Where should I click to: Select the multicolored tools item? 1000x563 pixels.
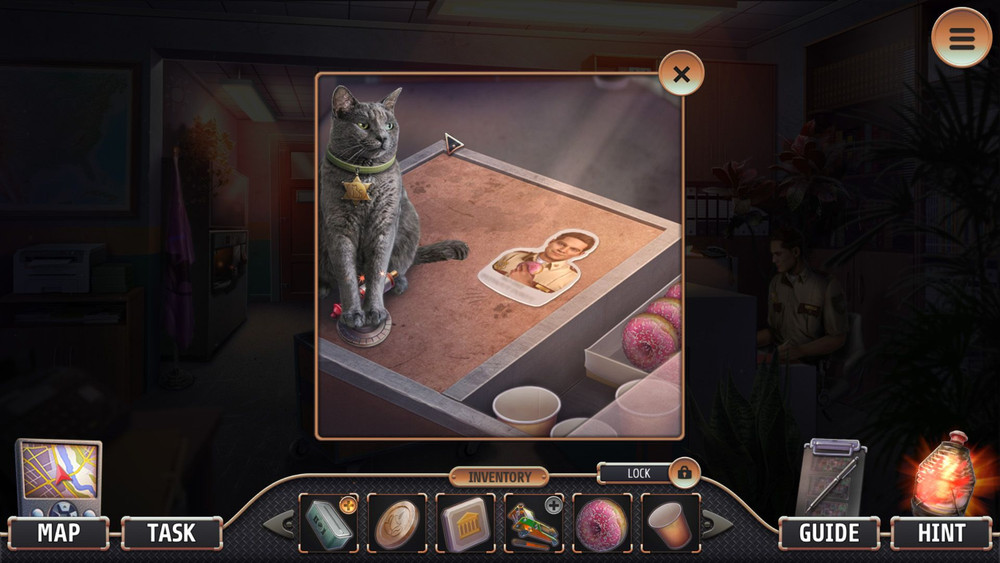[533, 523]
